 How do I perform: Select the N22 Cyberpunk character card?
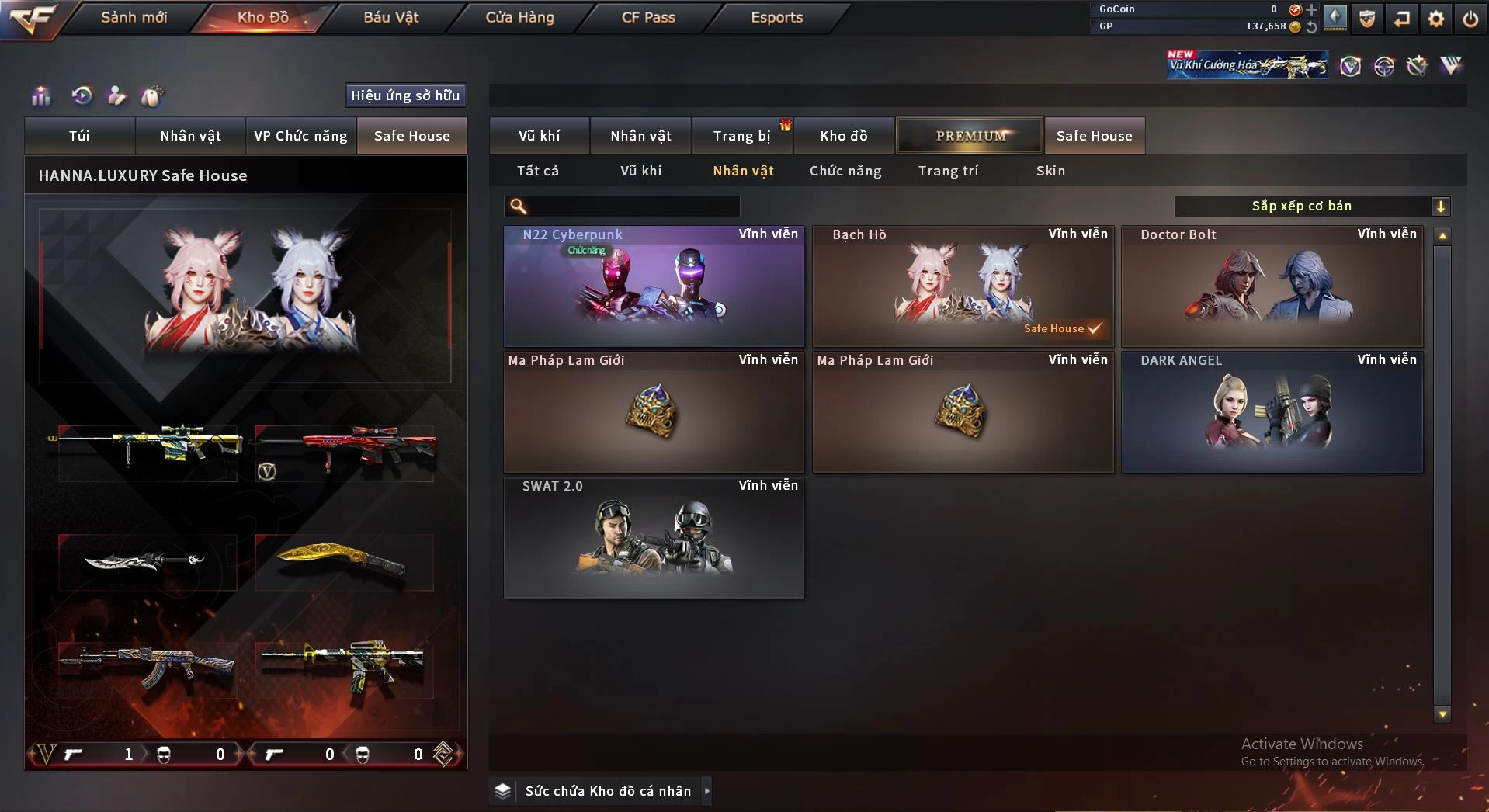(x=654, y=286)
